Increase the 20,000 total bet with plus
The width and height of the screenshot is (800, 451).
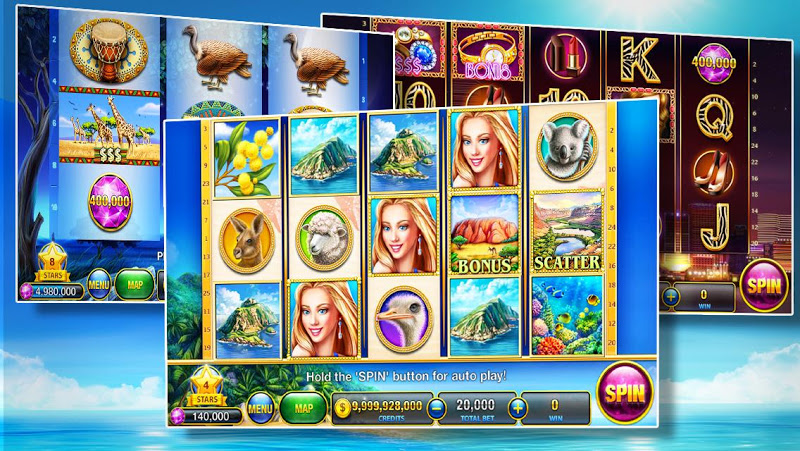tap(517, 408)
